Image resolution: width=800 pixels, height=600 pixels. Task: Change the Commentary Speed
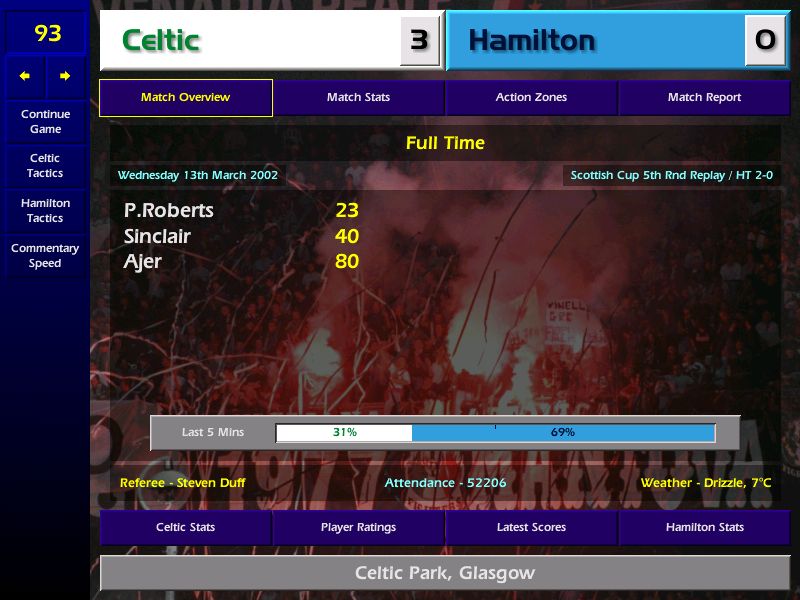tap(45, 255)
